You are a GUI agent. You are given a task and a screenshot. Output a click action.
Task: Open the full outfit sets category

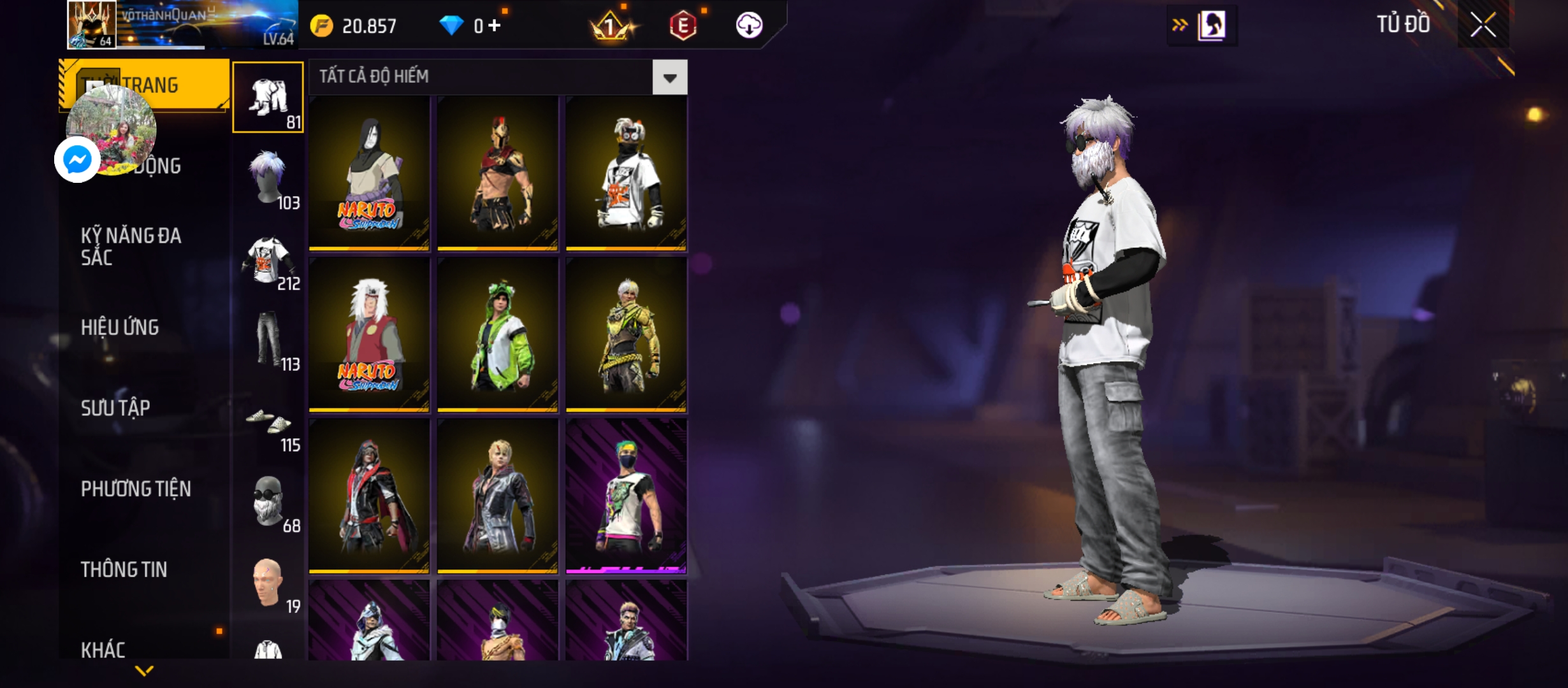click(268, 97)
